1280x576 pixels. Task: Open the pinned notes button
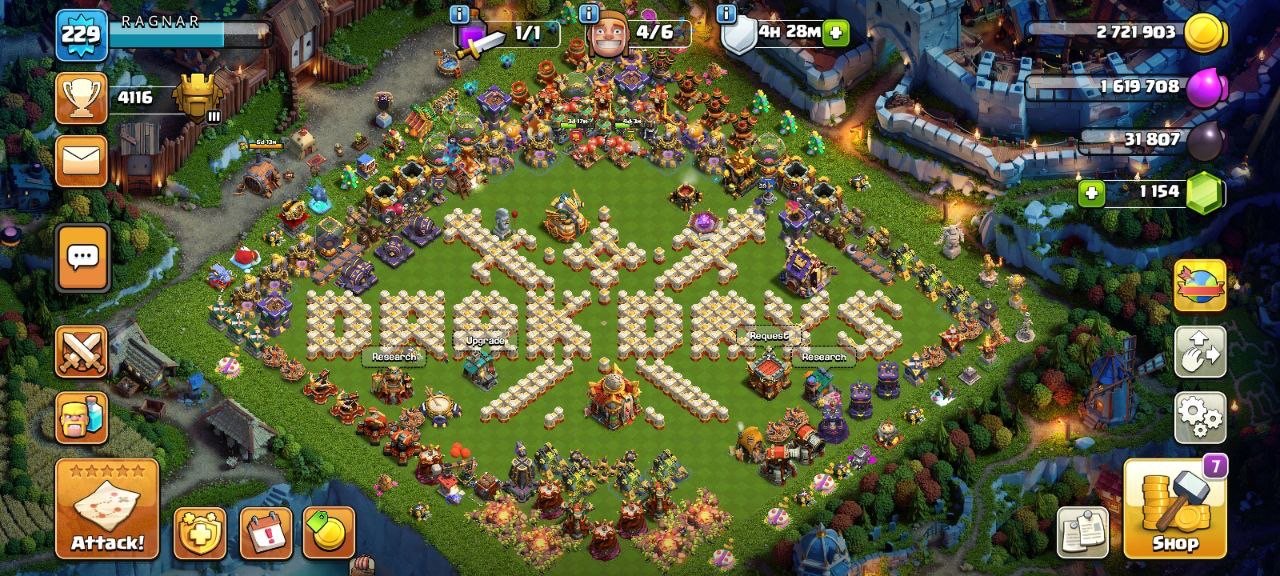pyautogui.click(x=1083, y=532)
